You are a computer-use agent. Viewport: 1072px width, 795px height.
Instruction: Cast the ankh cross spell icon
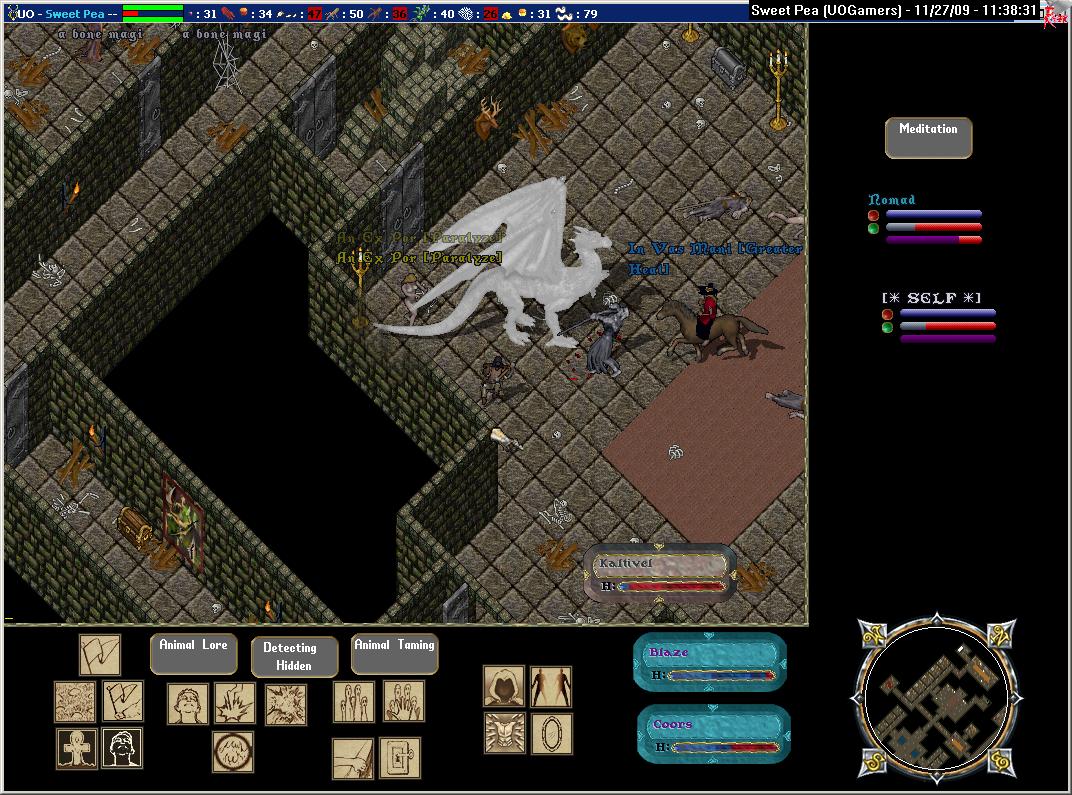tap(76, 748)
